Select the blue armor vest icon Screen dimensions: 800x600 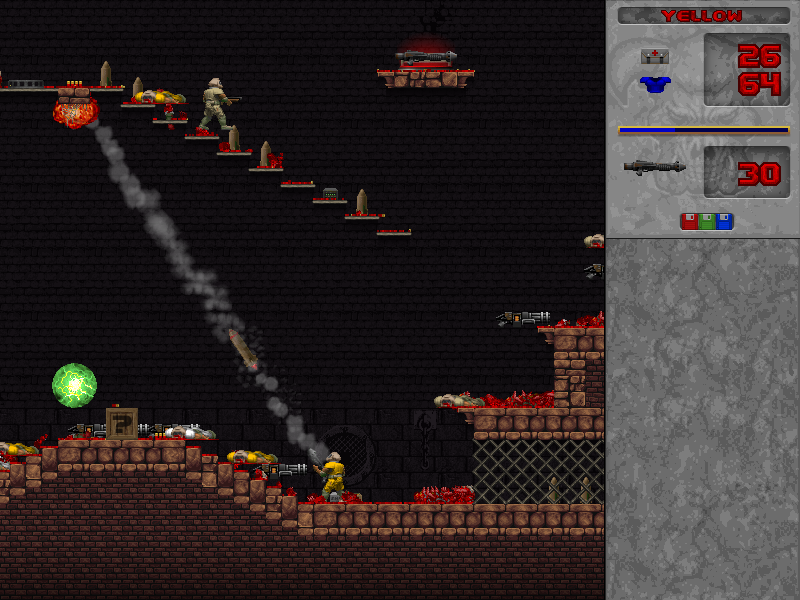pyautogui.click(x=655, y=85)
